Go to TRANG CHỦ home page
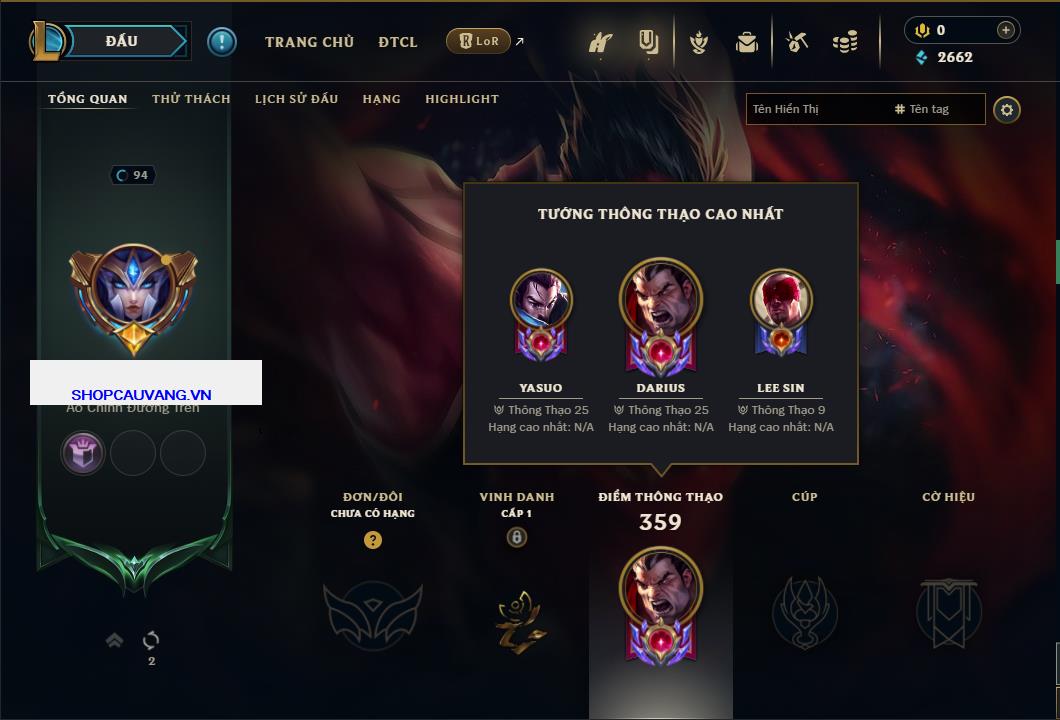1060x720 pixels. pos(309,42)
